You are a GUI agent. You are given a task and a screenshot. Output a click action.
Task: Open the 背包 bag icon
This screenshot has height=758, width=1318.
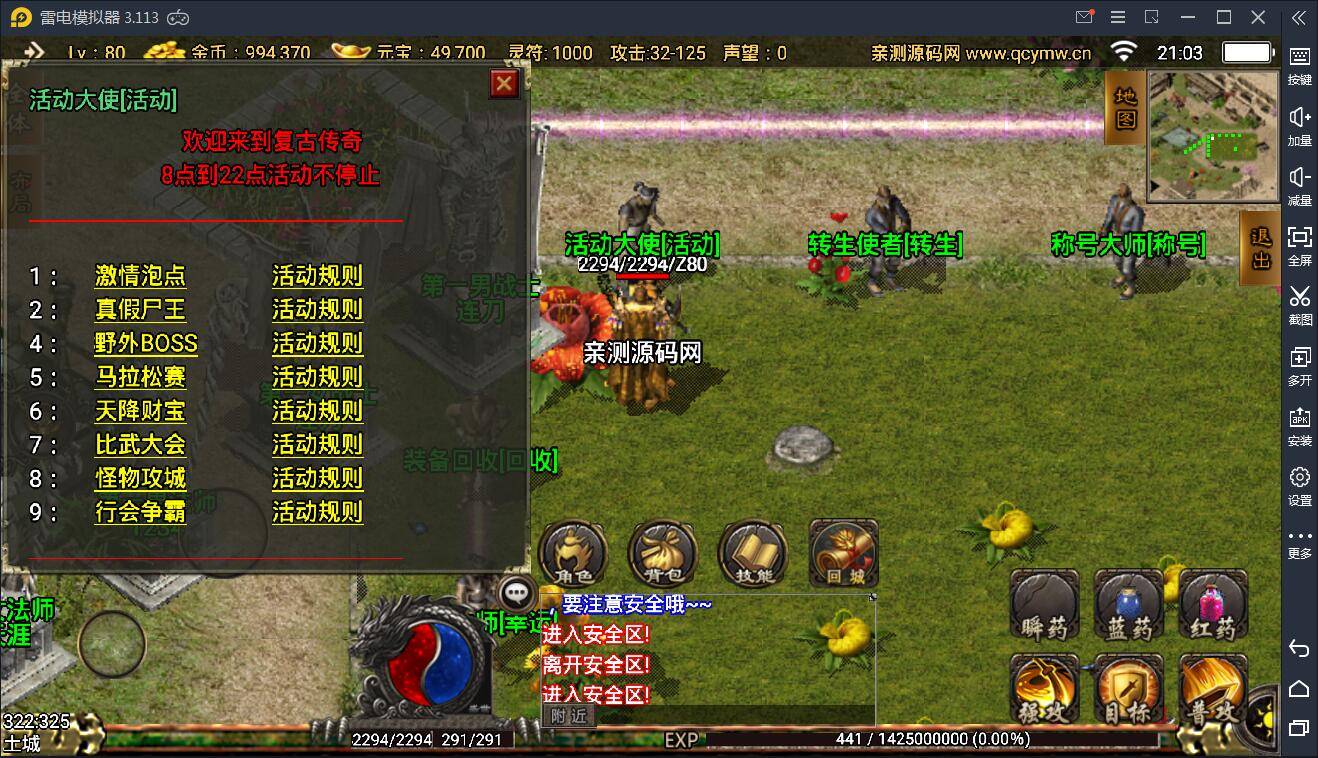tap(662, 551)
